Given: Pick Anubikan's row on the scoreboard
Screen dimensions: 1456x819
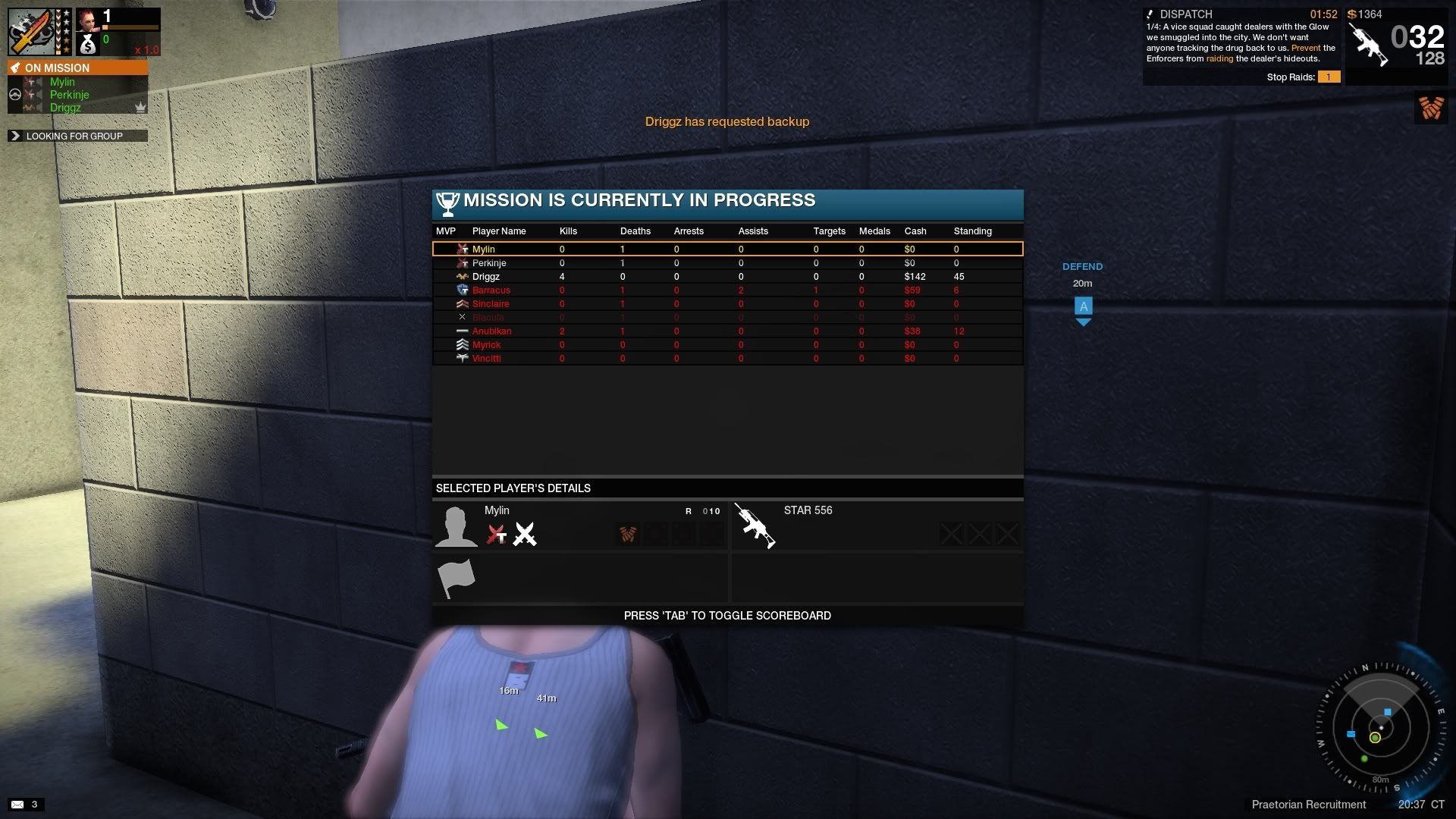Looking at the screenshot, I should (x=491, y=331).
